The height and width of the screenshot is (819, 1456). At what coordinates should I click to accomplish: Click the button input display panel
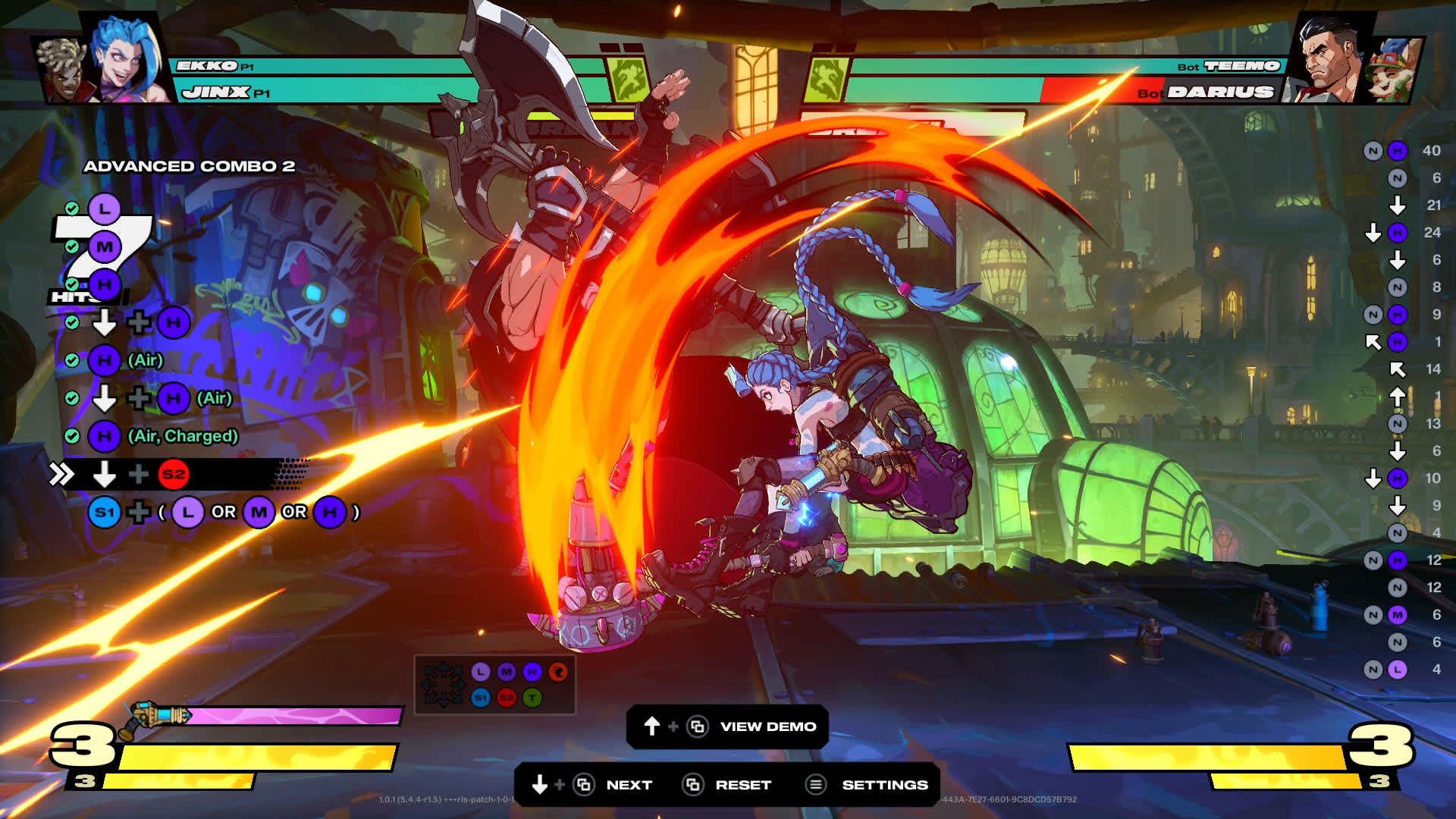494,685
